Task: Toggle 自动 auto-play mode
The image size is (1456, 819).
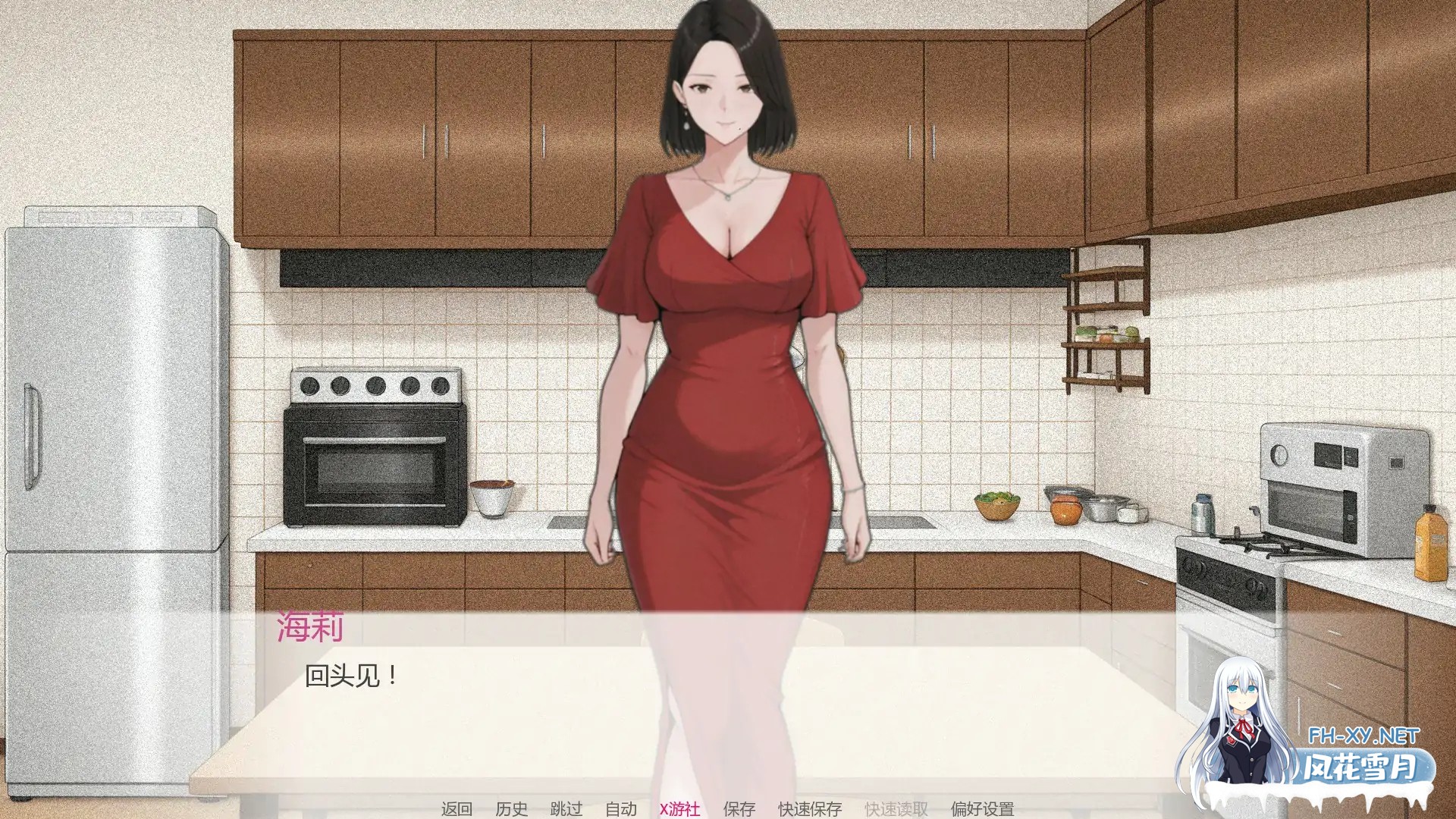Action: (x=622, y=808)
